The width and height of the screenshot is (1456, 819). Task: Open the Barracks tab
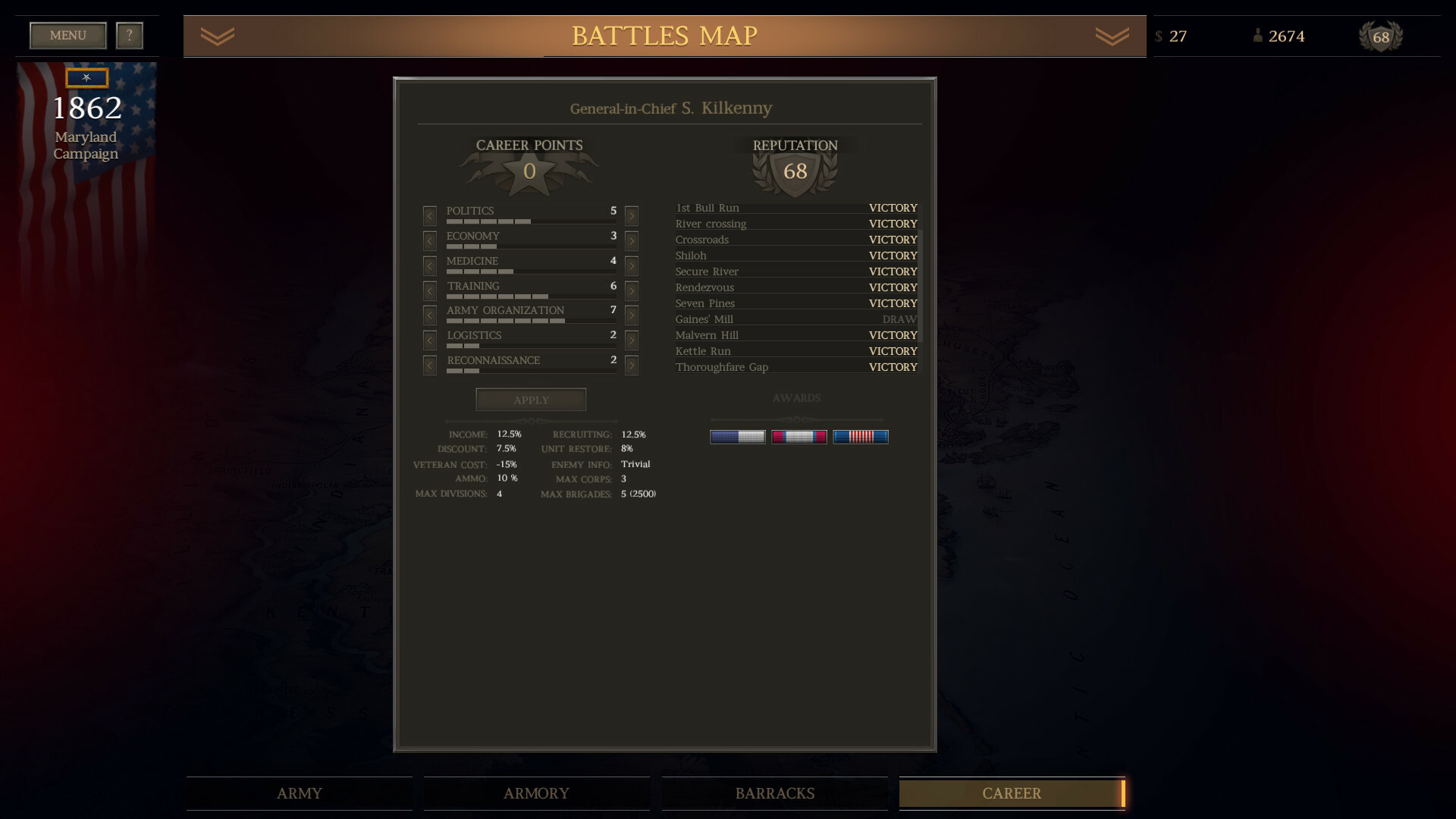(774, 793)
